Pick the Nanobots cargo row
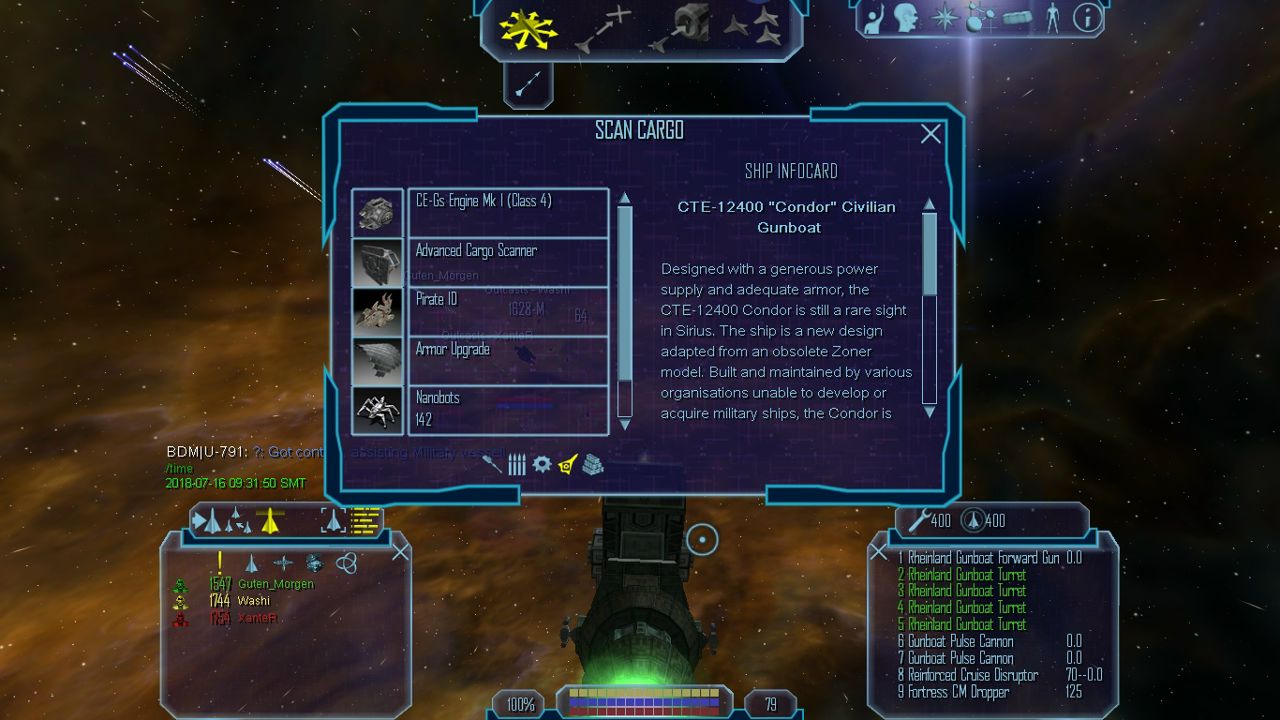The image size is (1280, 720). 508,410
